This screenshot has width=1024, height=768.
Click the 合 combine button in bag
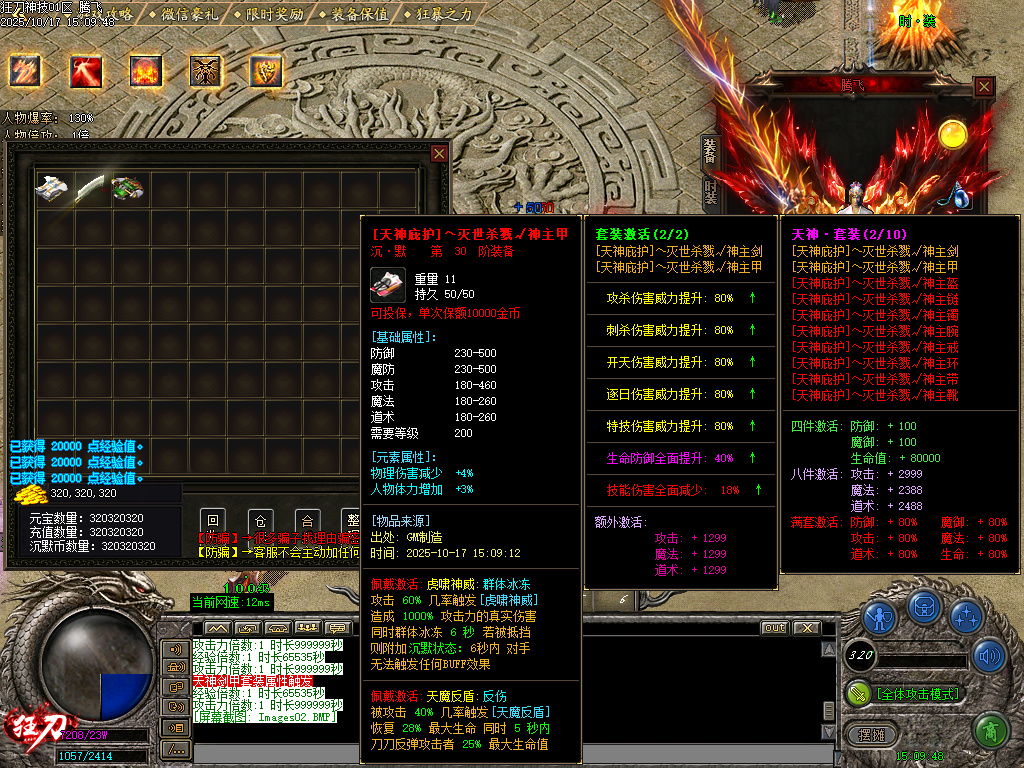308,521
